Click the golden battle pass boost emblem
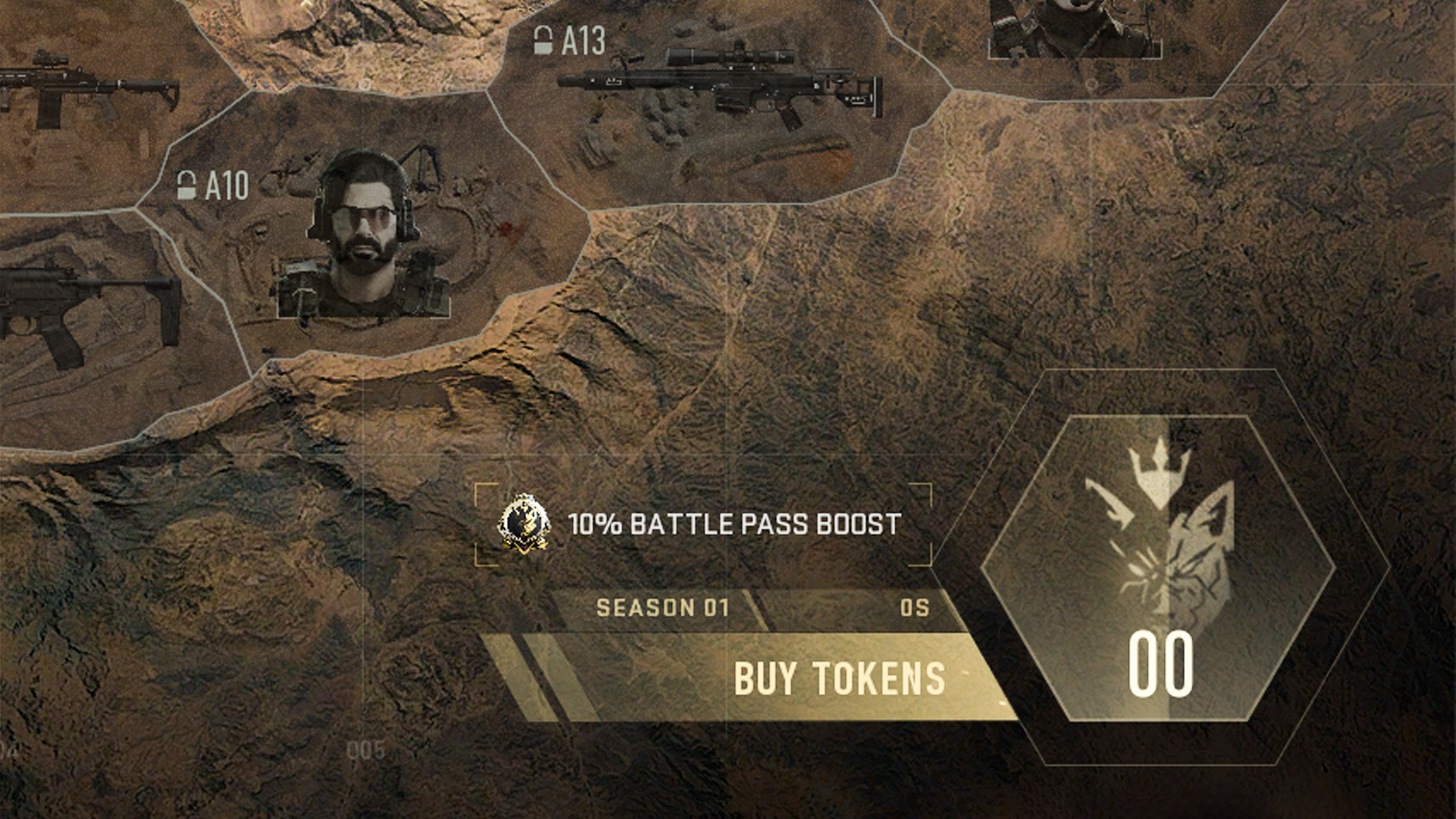The image size is (1456, 819). point(526,523)
